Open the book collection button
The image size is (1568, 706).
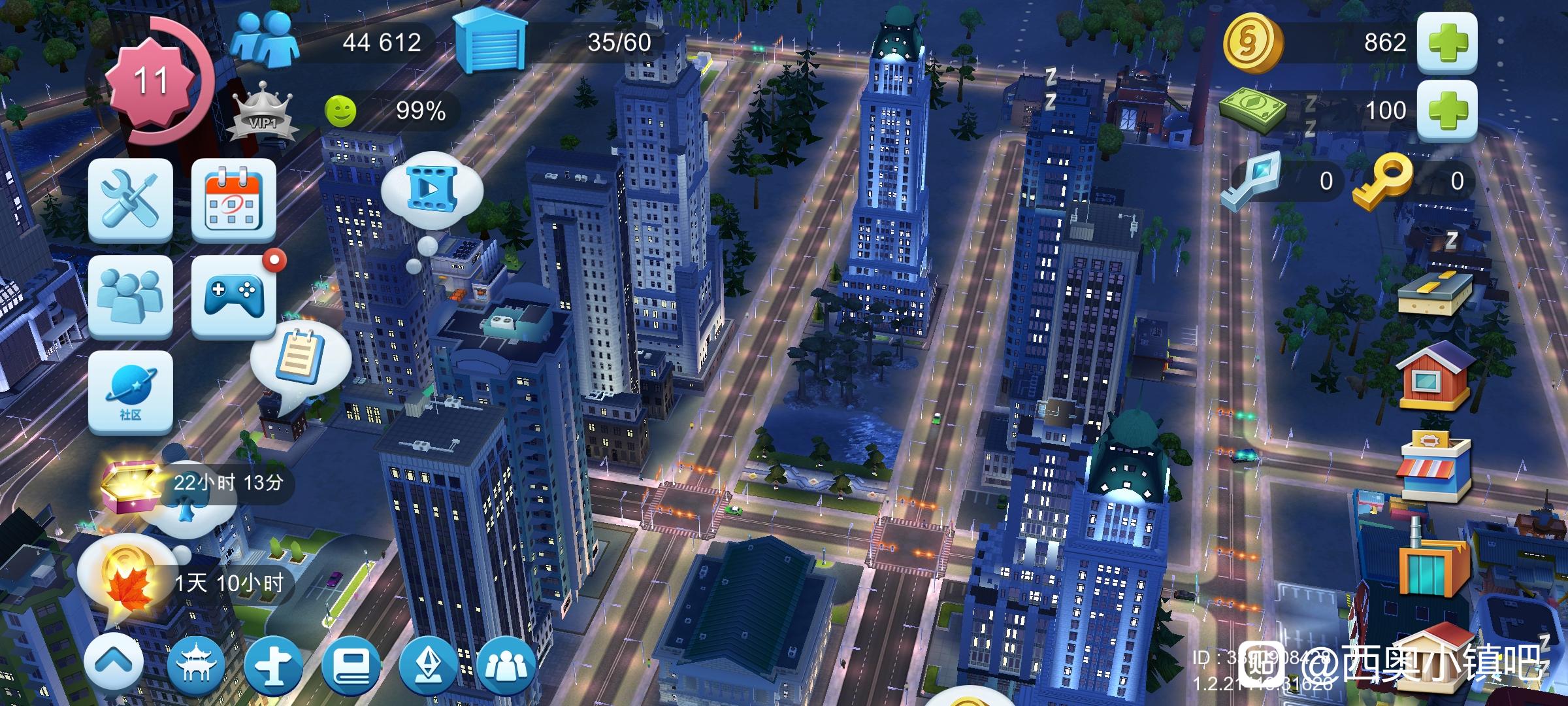tap(351, 665)
